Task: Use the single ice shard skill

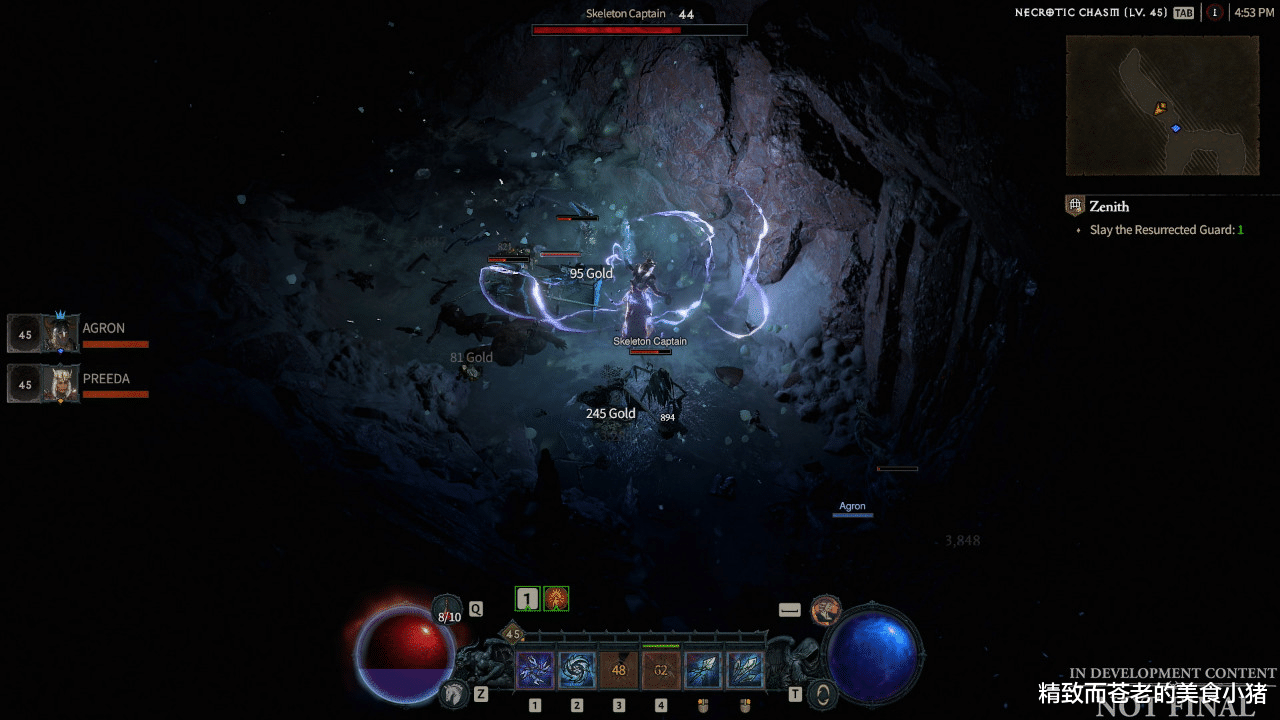Action: point(703,669)
